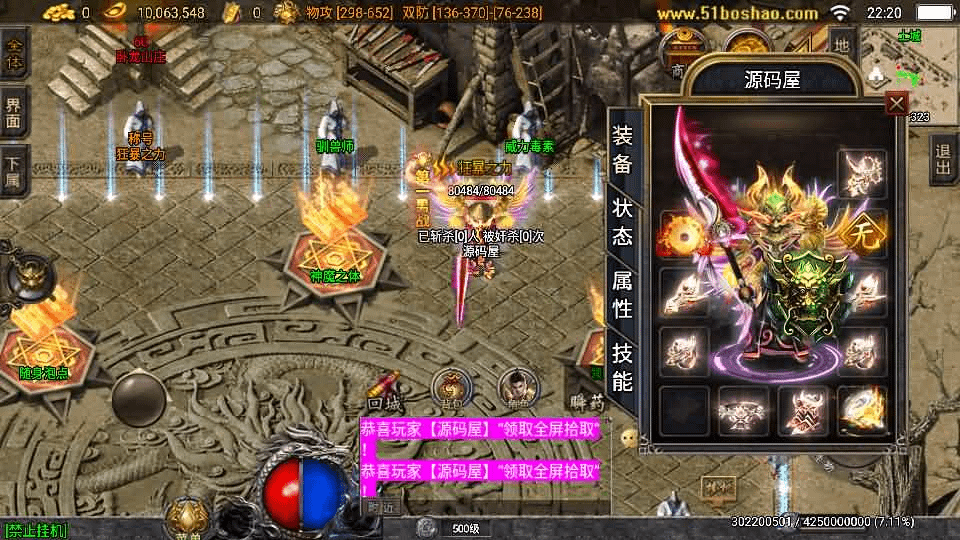Switch to the 装备 equipment tab

[x=622, y=151]
